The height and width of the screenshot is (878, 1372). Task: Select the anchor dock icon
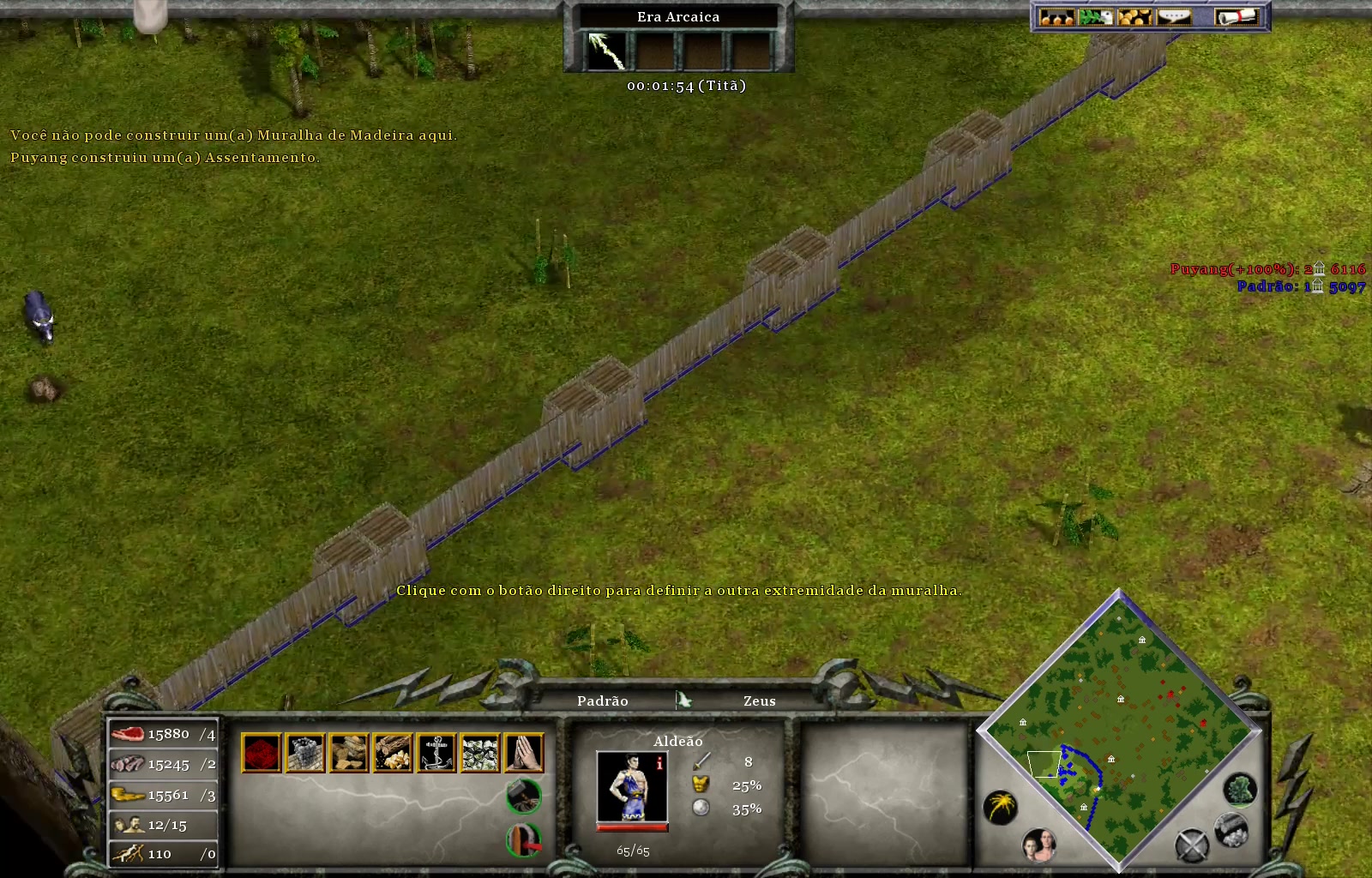pyautogui.click(x=436, y=751)
